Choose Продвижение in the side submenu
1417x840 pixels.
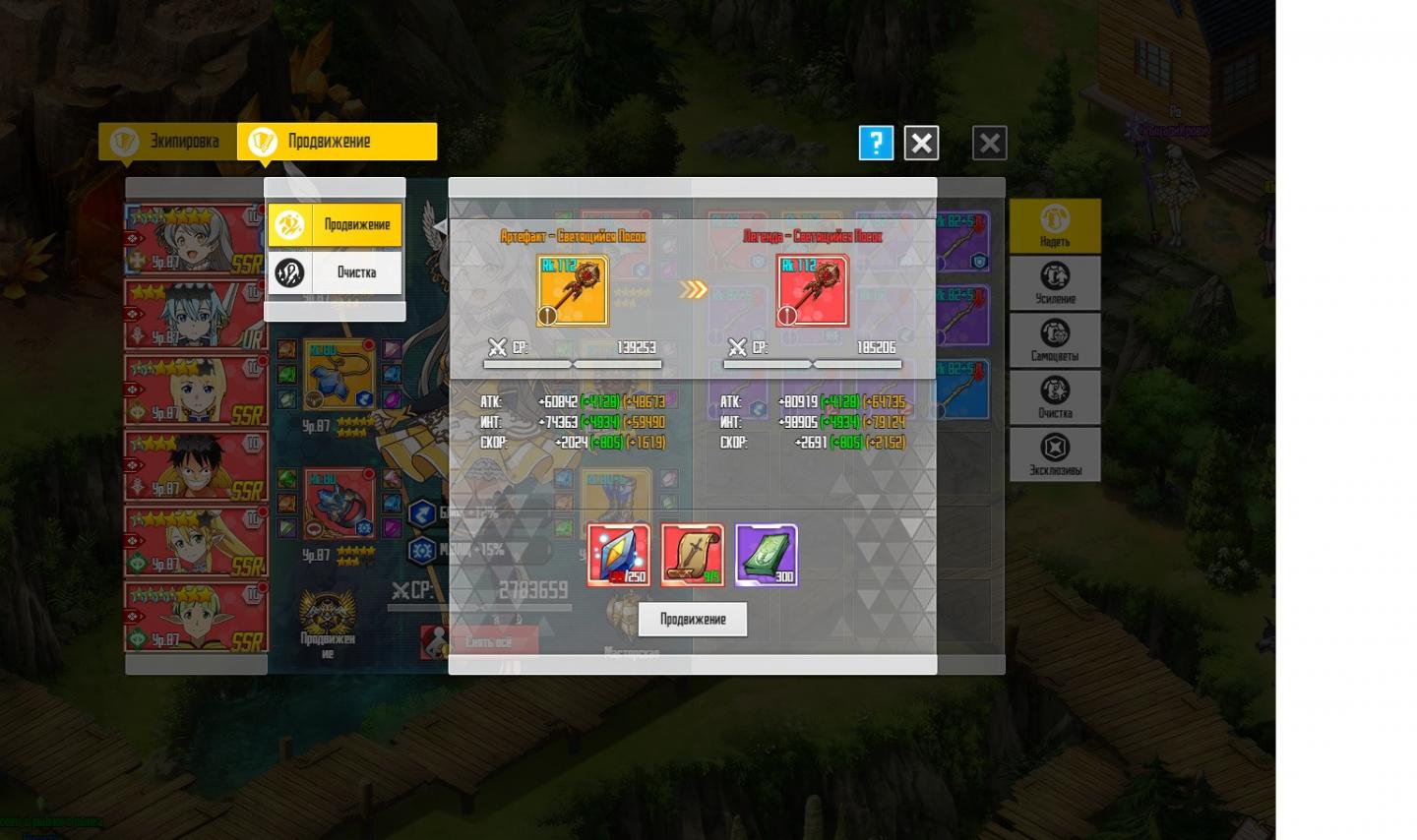(x=336, y=225)
